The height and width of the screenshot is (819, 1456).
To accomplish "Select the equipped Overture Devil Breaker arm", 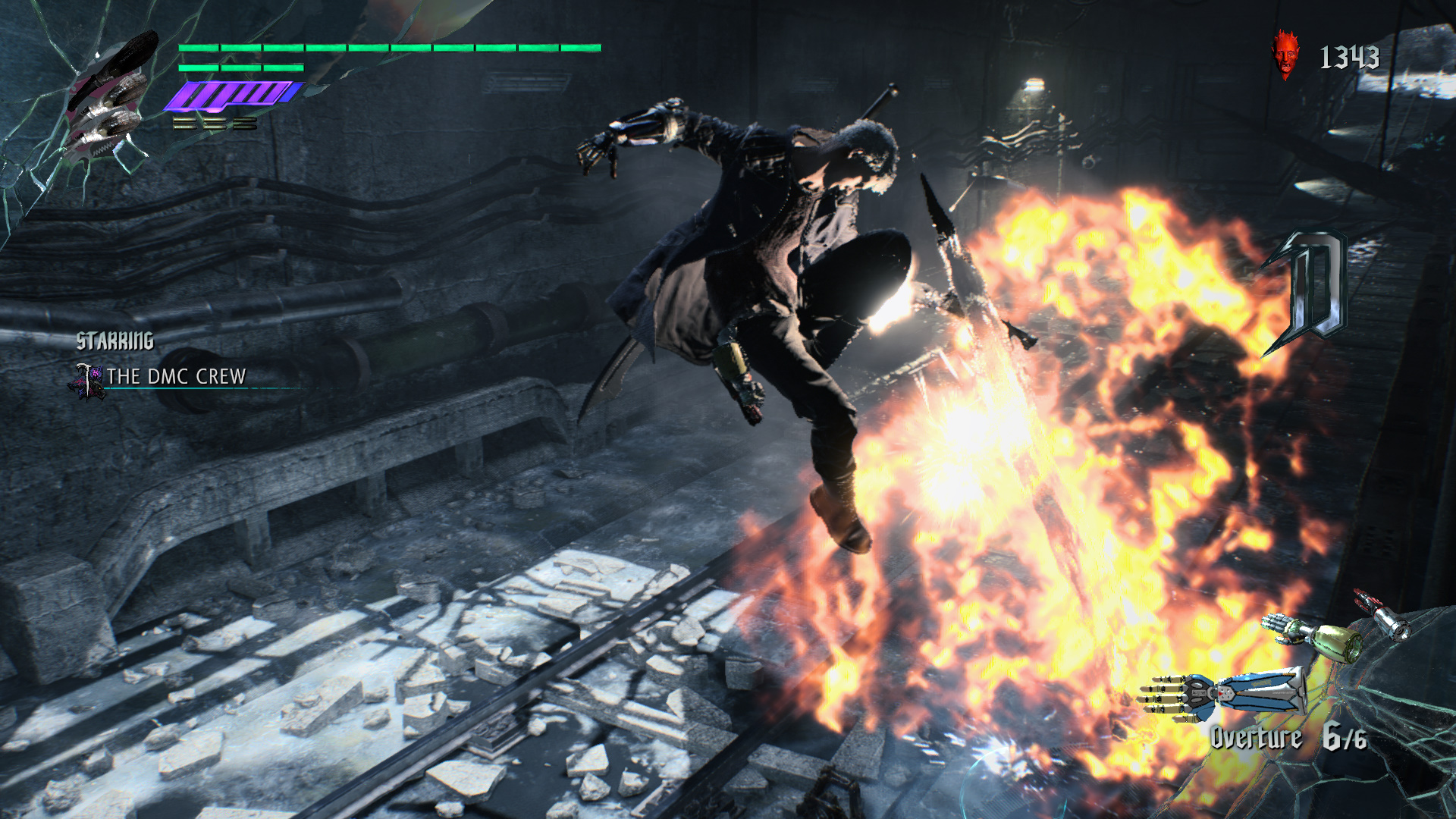I will click(x=1222, y=694).
